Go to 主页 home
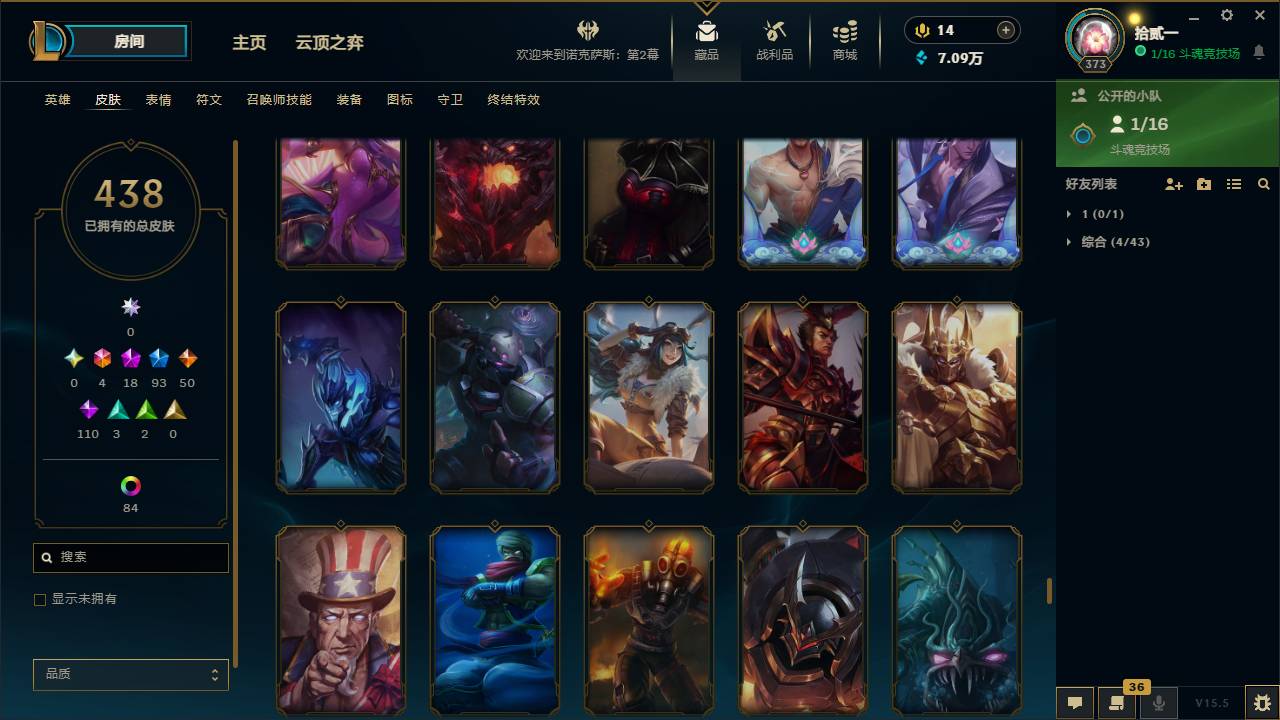 pos(248,43)
